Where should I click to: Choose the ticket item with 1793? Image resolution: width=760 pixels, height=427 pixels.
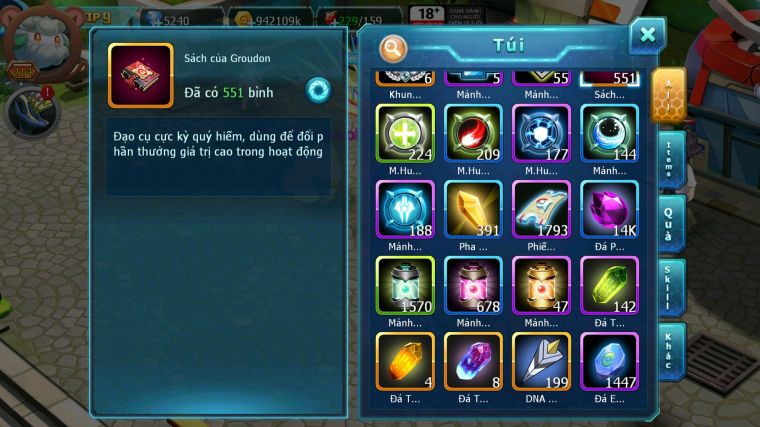pyautogui.click(x=541, y=210)
